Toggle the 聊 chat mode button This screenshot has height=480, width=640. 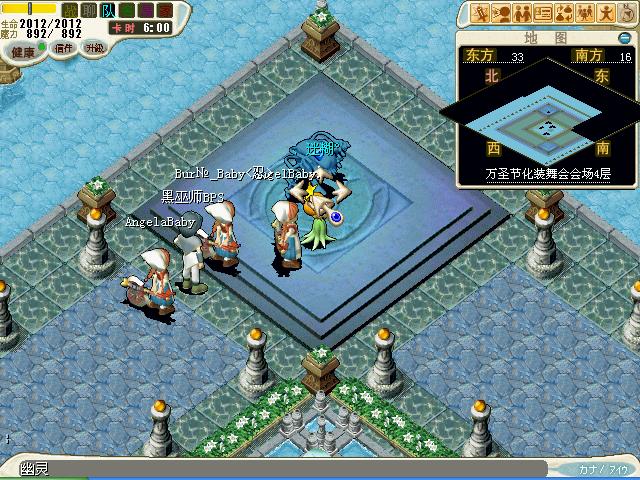(x=89, y=10)
